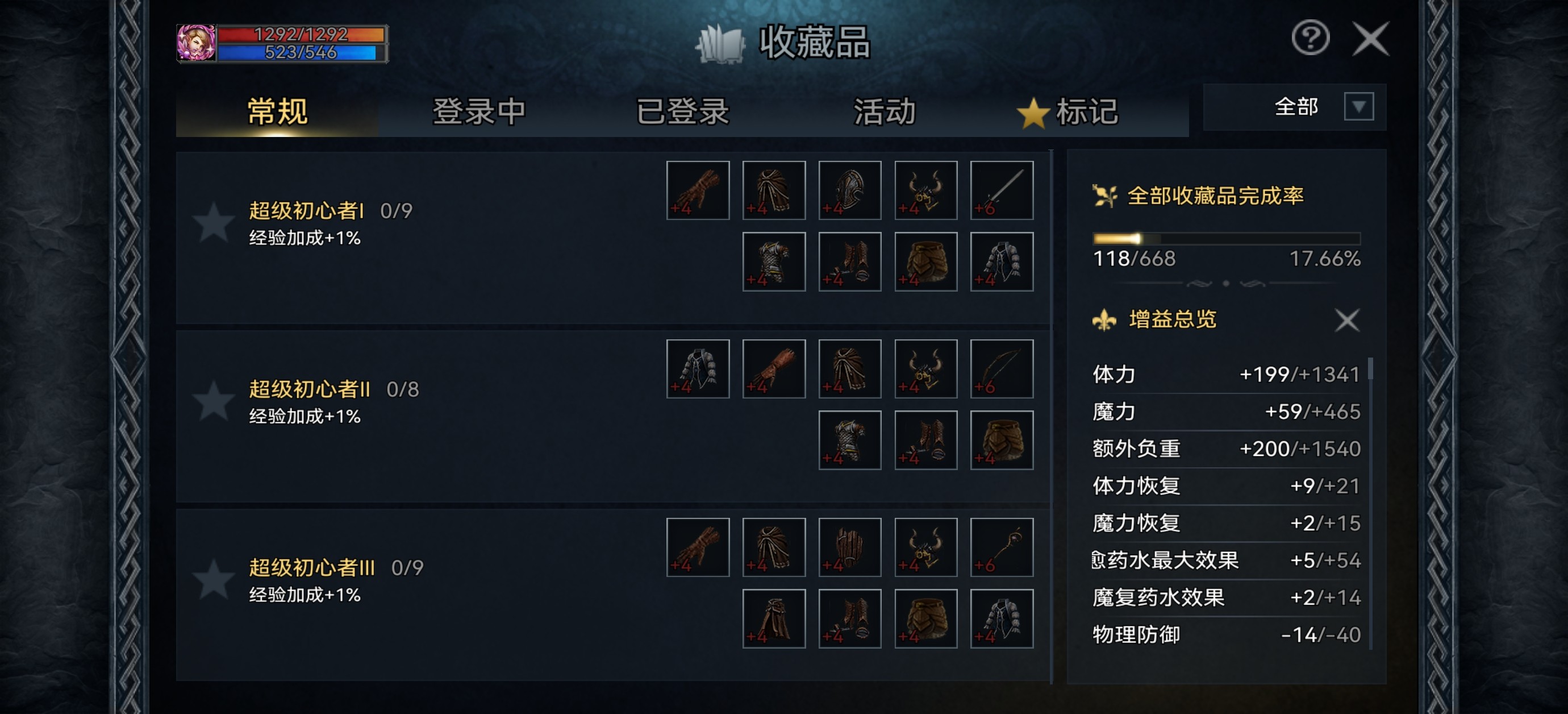
Task: Close the 收藏品 collection window
Action: pyautogui.click(x=1370, y=39)
